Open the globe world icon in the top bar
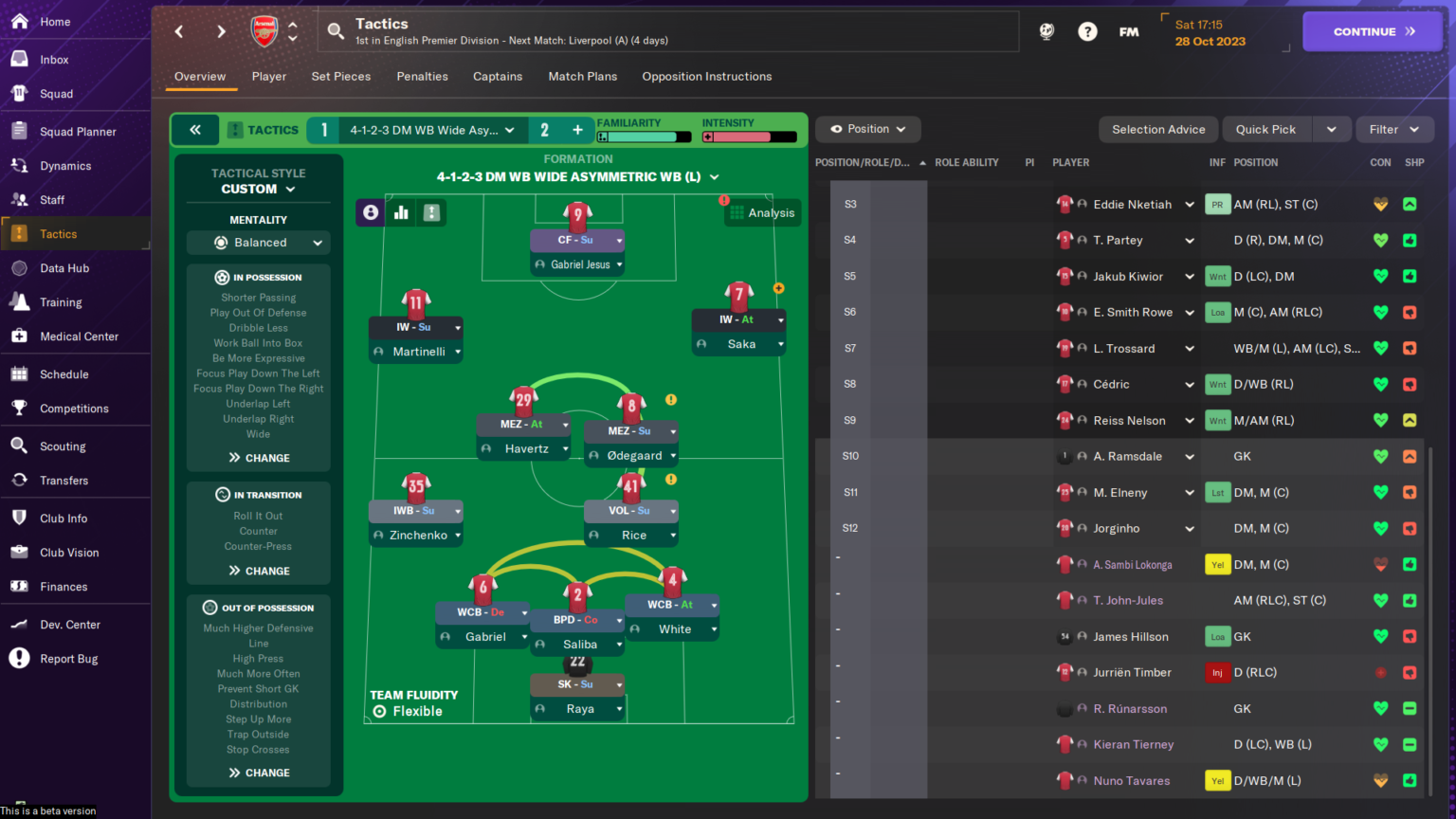 (1046, 31)
